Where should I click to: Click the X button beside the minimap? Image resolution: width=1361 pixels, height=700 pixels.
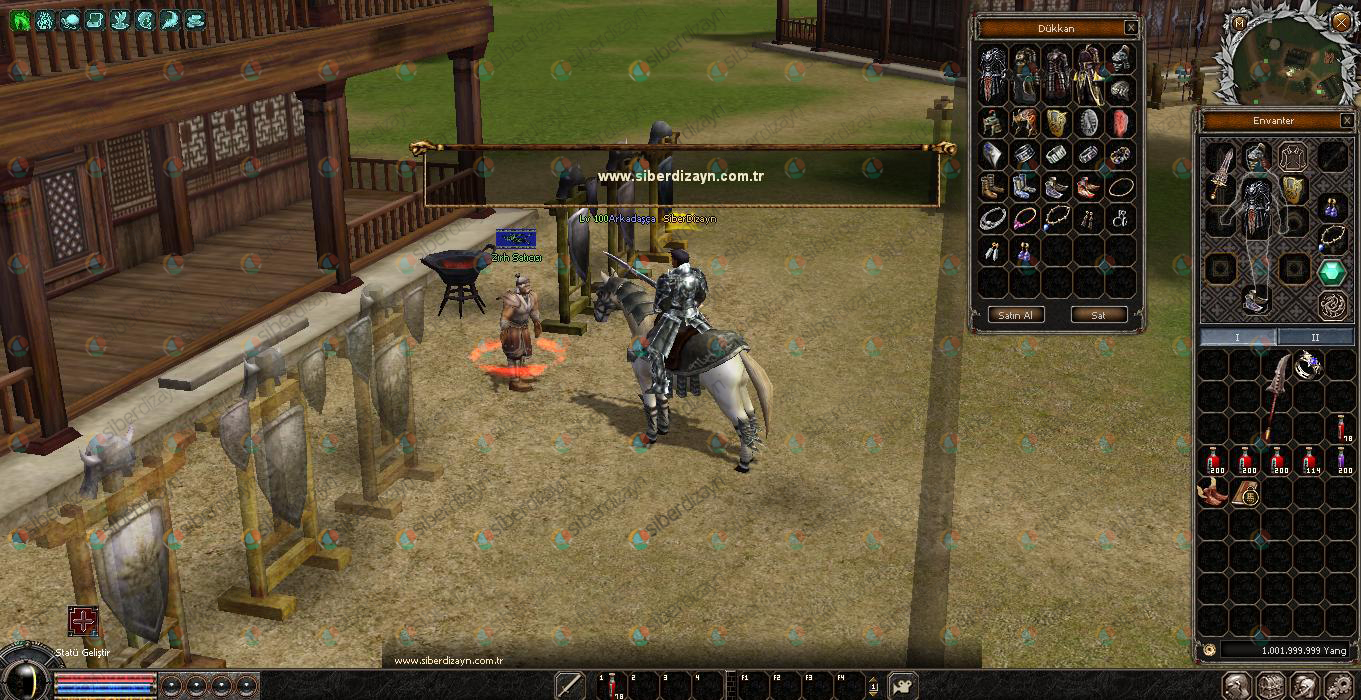(x=1341, y=21)
